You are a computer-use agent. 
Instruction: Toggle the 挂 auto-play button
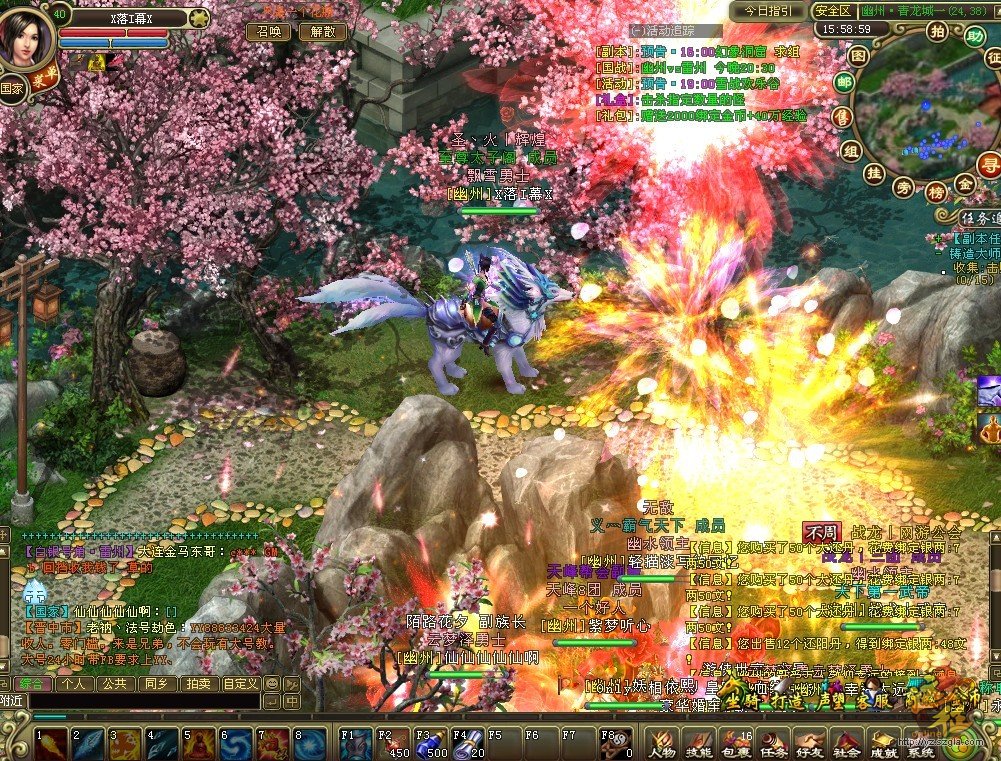click(873, 173)
